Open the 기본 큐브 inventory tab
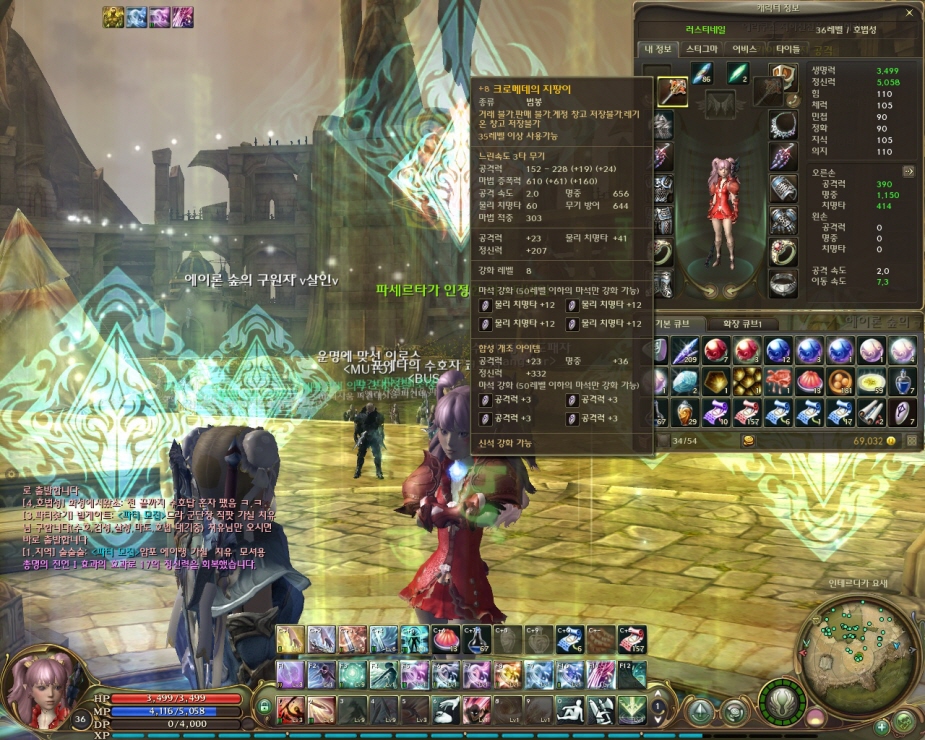 (x=680, y=324)
